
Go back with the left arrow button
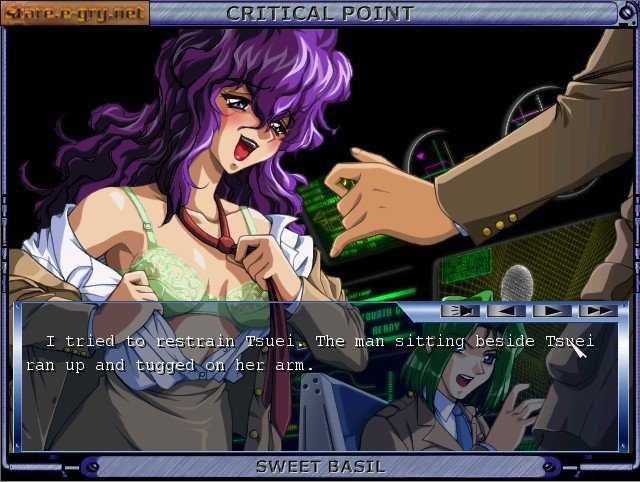pos(506,310)
